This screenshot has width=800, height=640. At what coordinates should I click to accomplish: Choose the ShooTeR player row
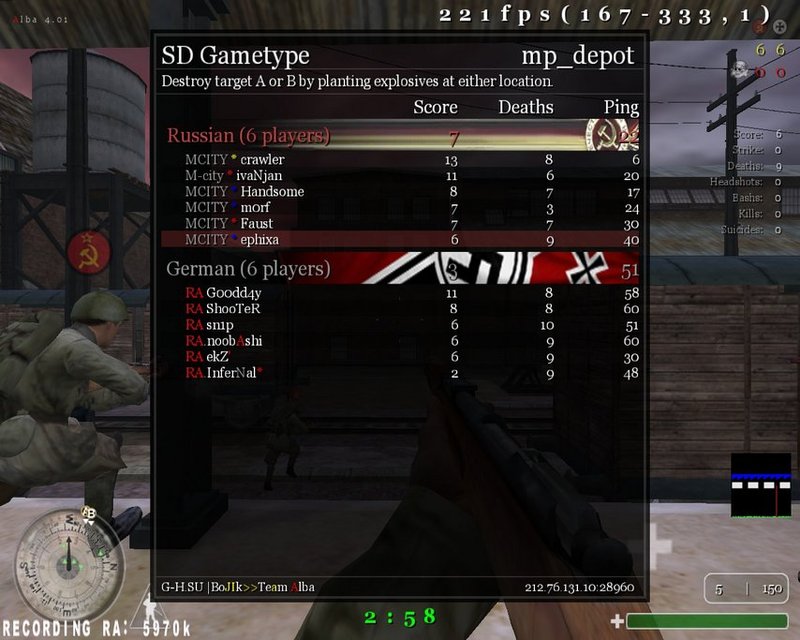coord(234,309)
